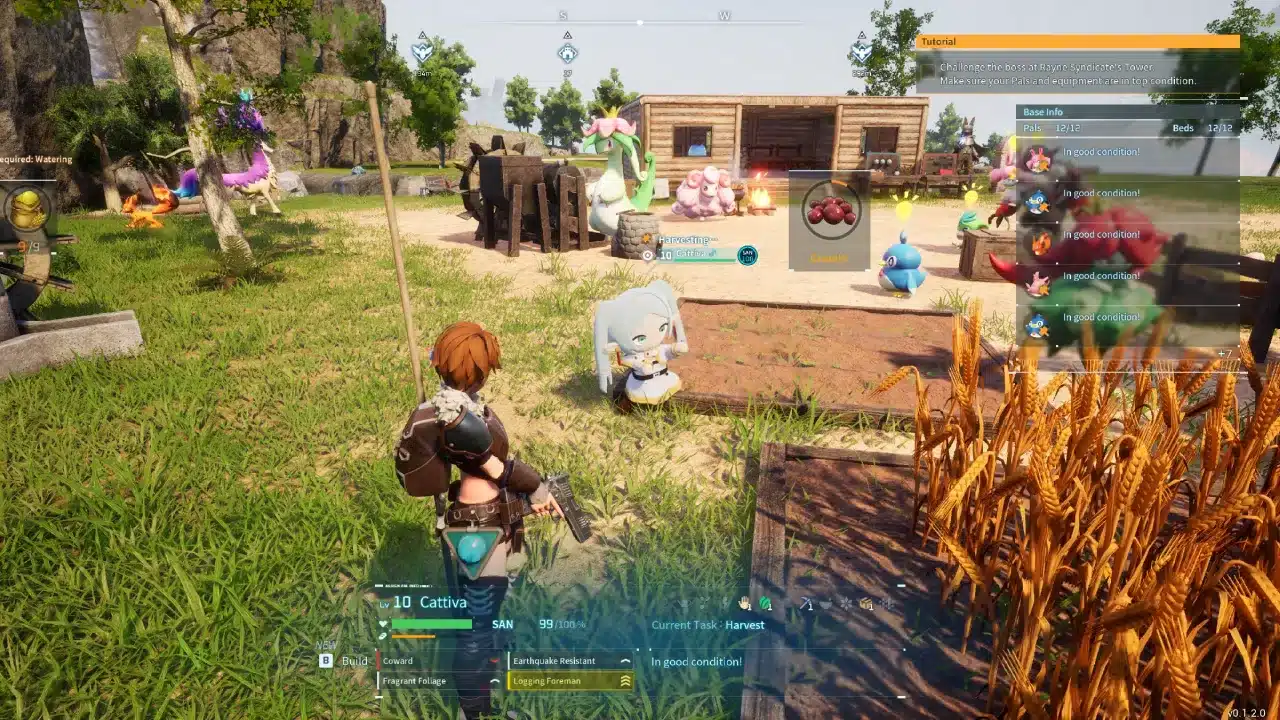Expand the Logging Foreman trait chevron
The width and height of the screenshot is (1280, 720).
point(626,680)
